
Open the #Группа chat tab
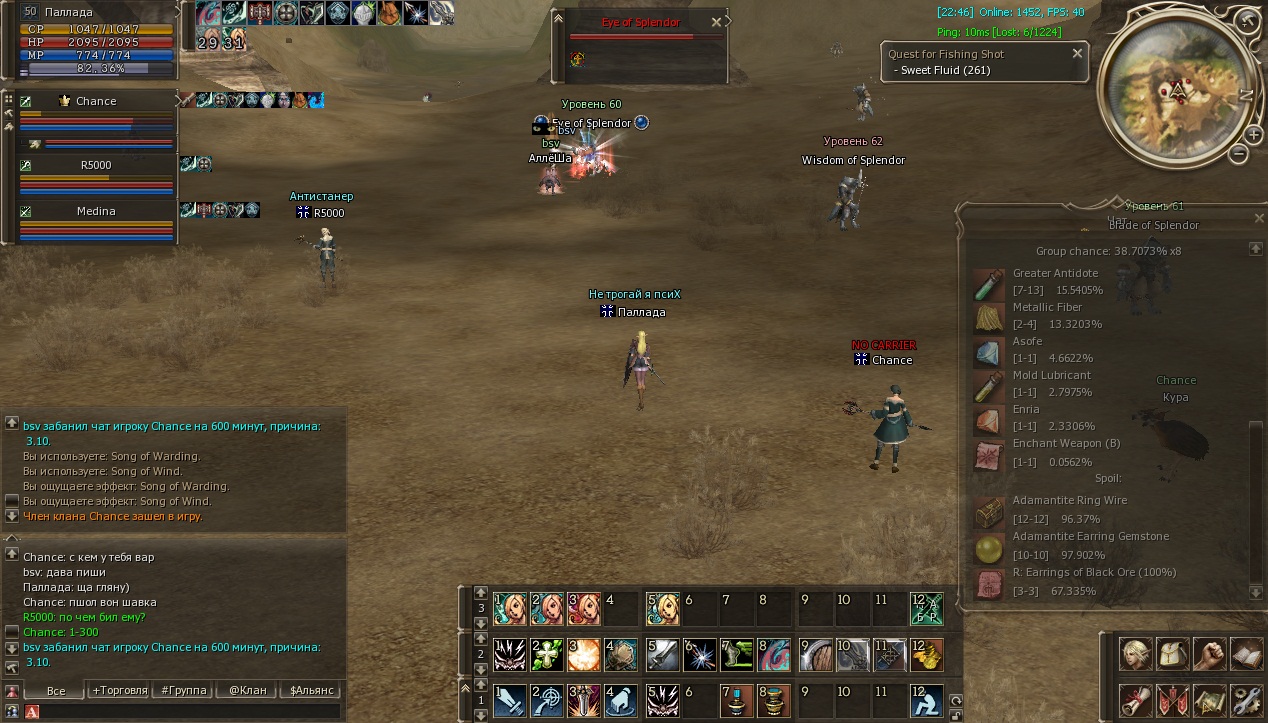[180, 690]
